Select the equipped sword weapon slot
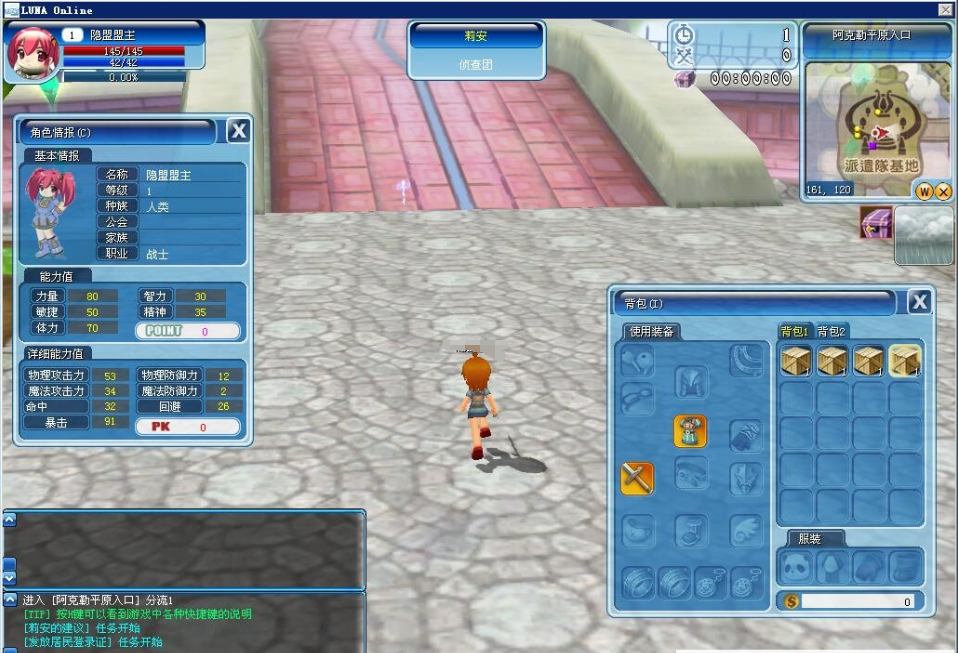 637,478
